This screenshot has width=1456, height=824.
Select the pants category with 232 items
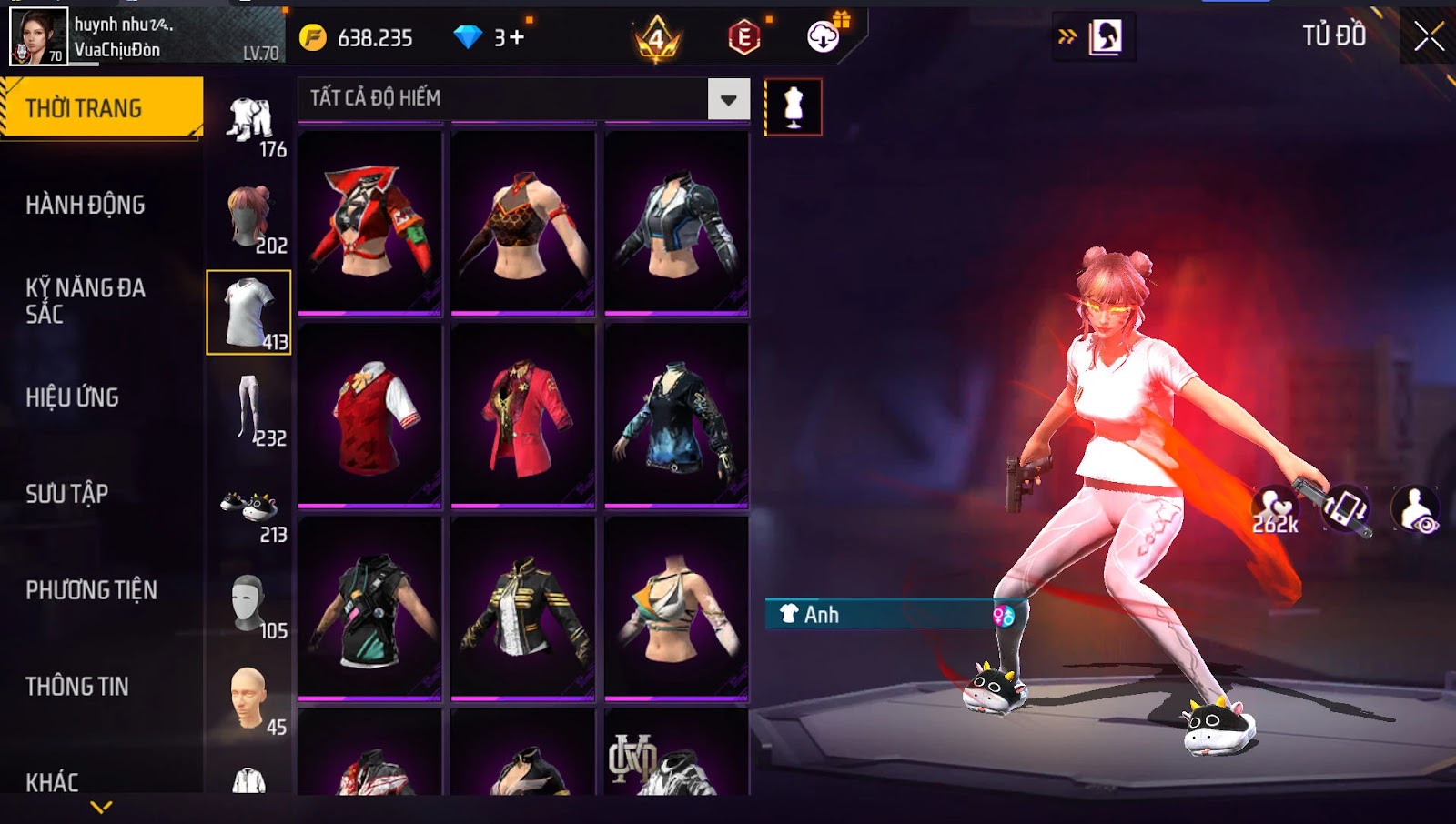click(249, 411)
